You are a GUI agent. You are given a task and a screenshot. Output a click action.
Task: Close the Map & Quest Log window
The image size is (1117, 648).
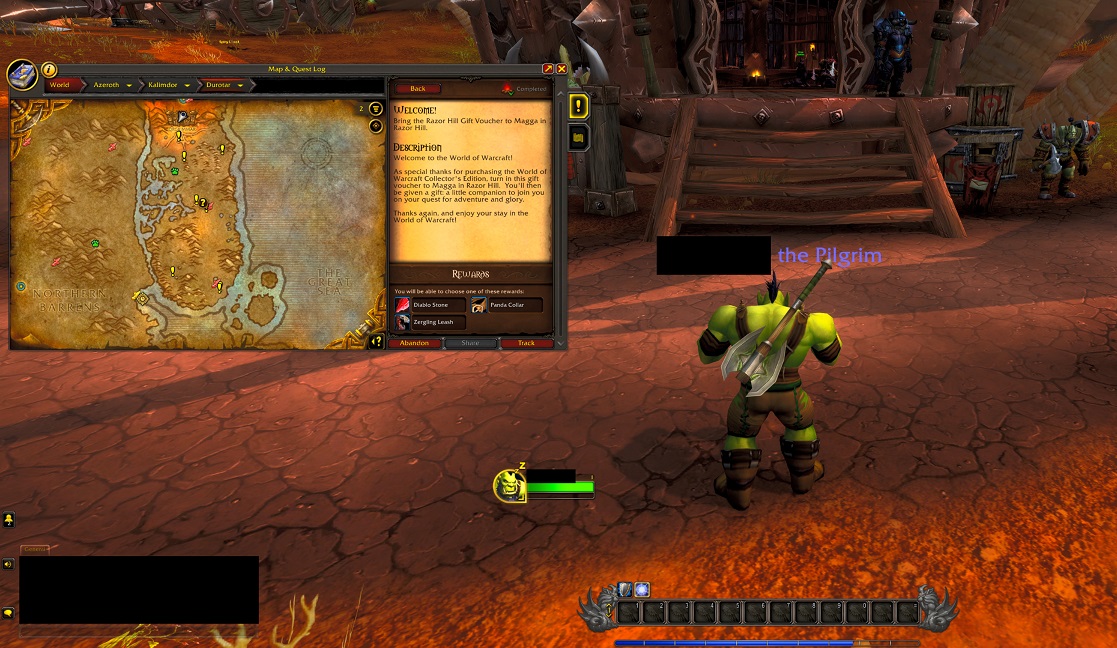tap(562, 69)
